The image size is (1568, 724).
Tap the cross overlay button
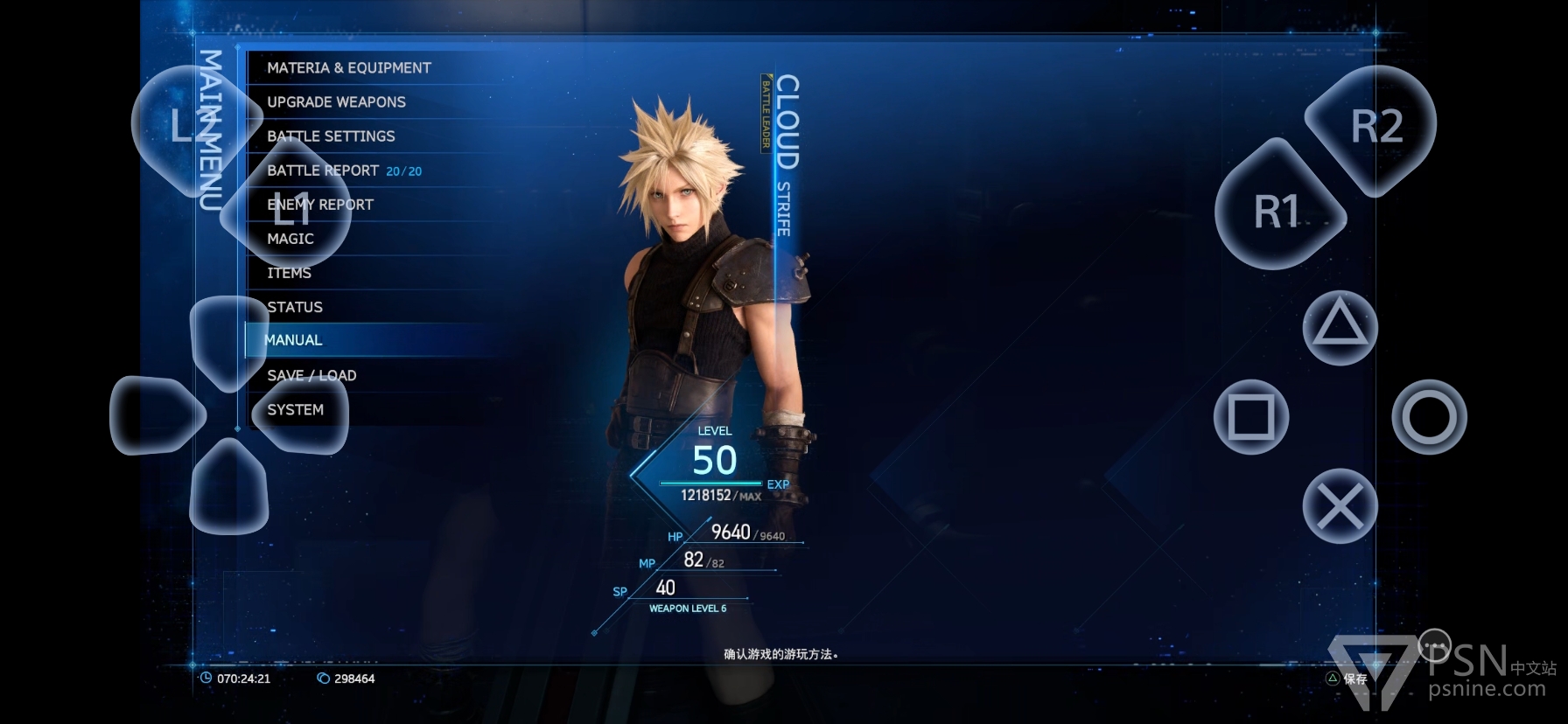[x=1340, y=506]
